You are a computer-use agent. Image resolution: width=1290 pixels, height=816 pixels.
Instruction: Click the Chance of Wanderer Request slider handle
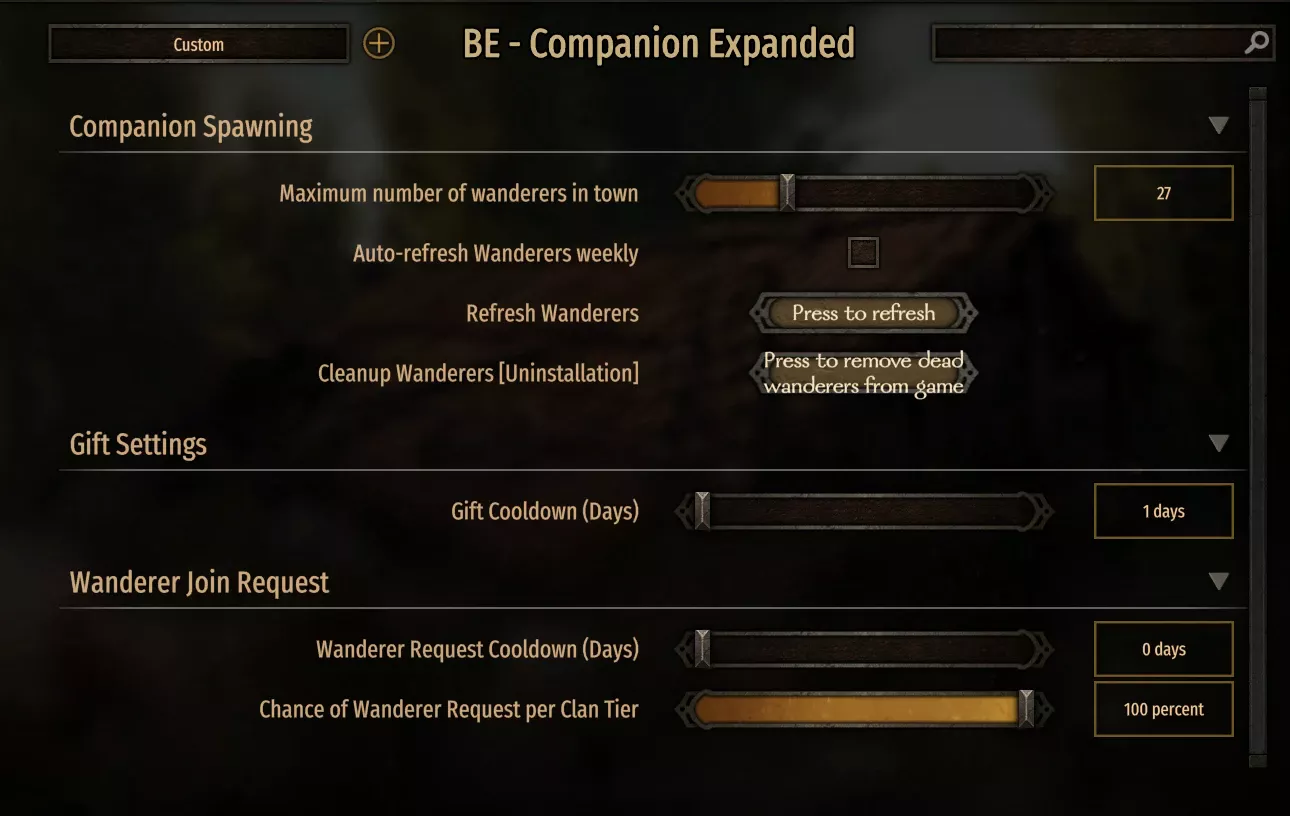(1026, 709)
